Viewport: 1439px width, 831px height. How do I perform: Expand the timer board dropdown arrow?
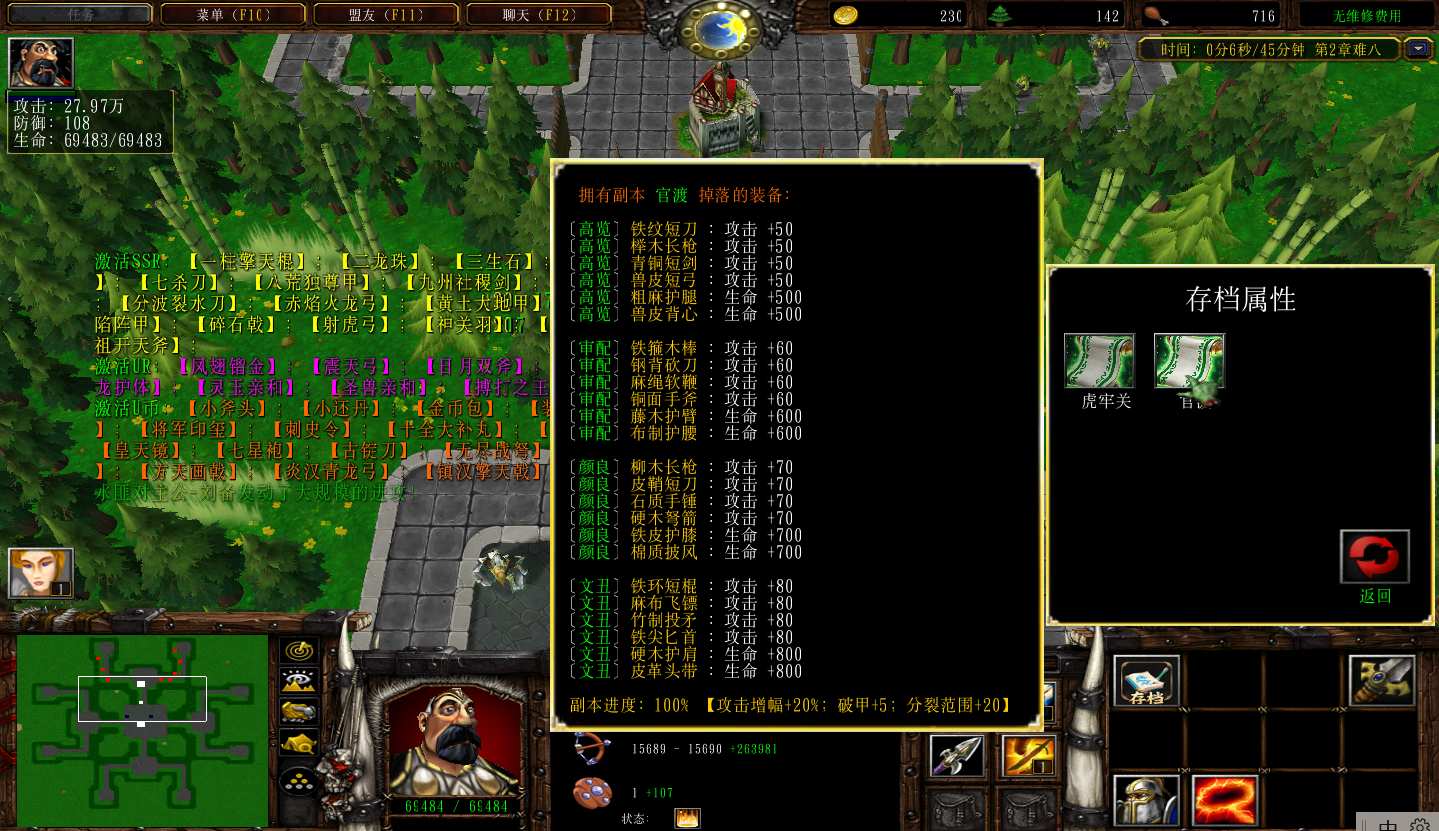tap(1418, 48)
